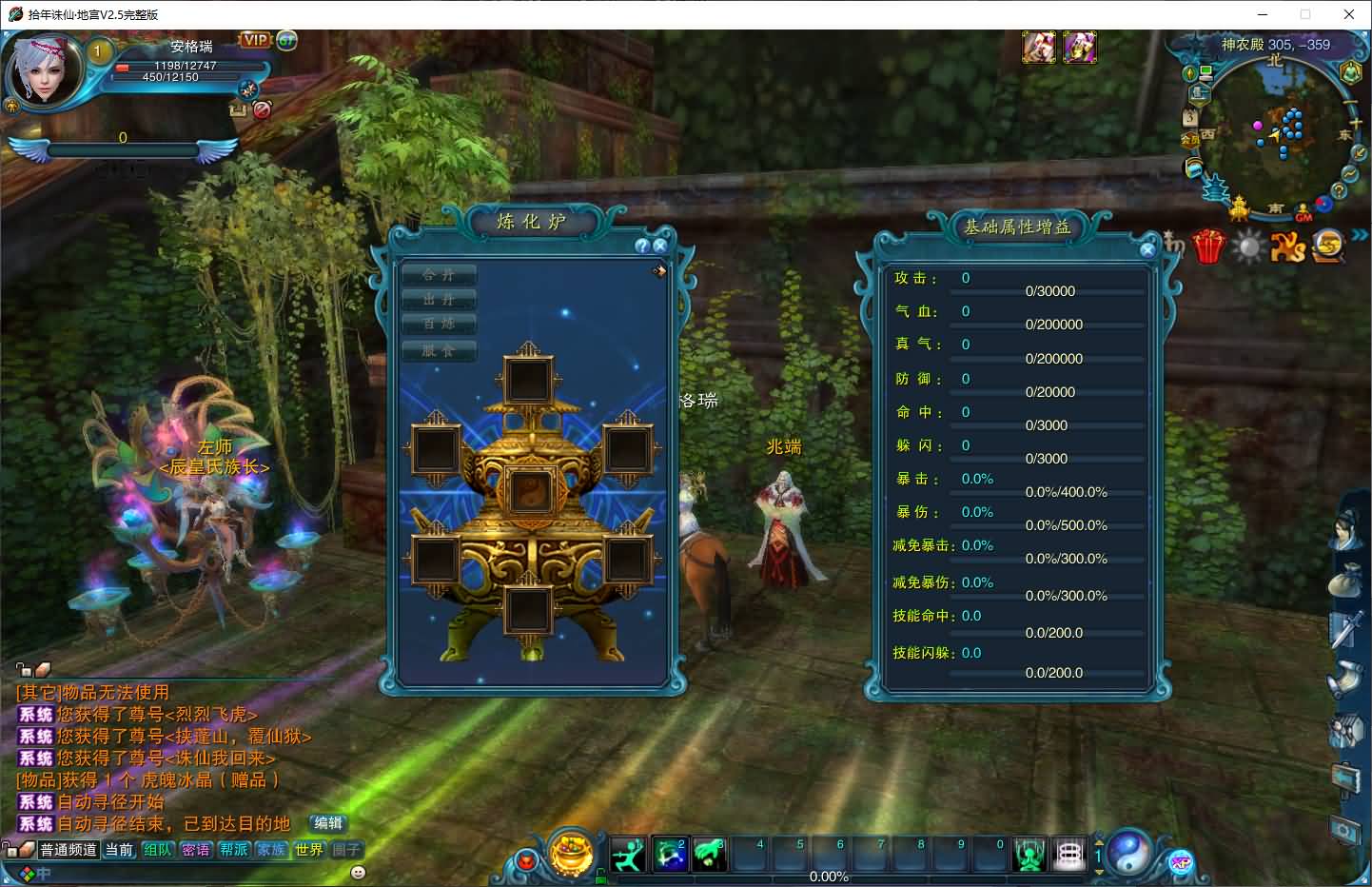Show the 当前 current chat channel

[x=120, y=850]
